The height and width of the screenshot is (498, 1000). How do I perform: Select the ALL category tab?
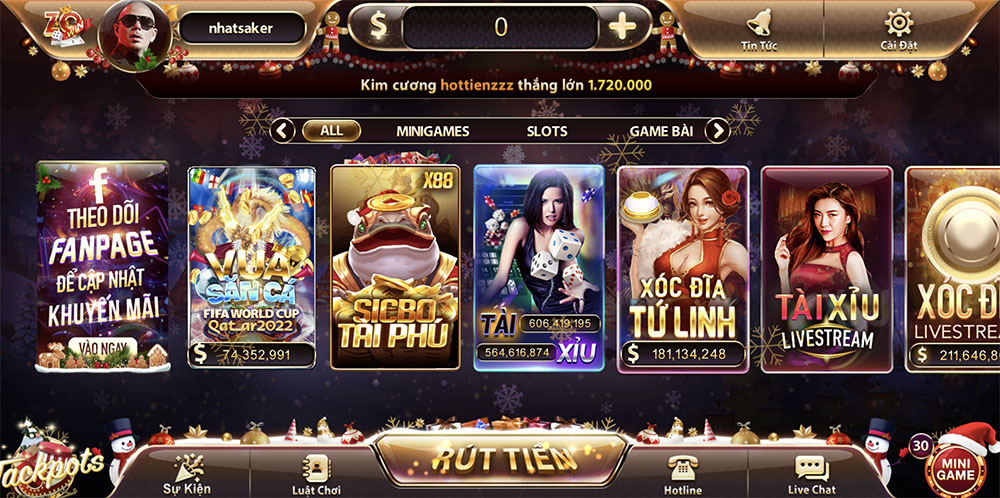(x=331, y=131)
